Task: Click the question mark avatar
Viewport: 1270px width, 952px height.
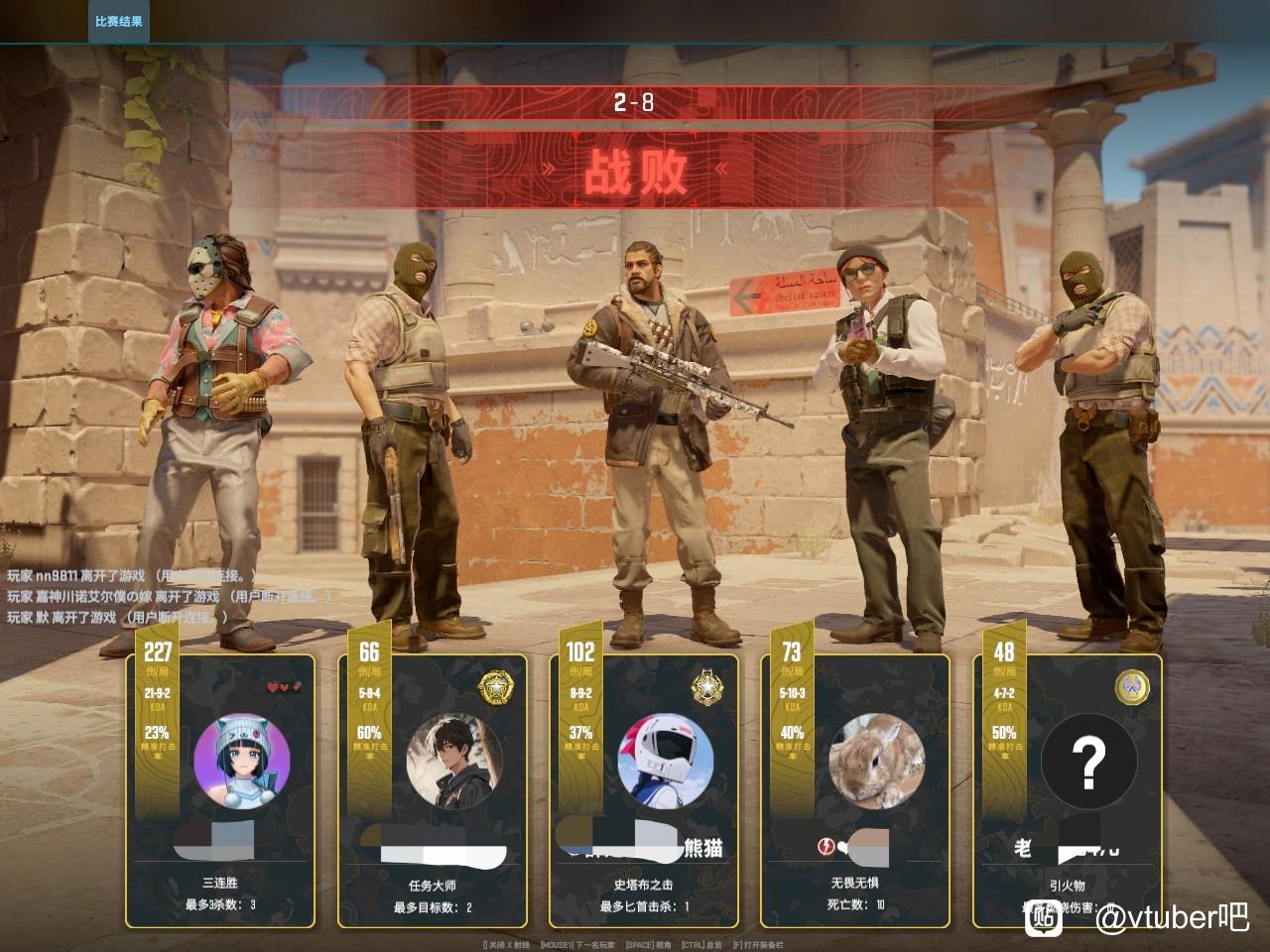Action: click(1088, 762)
